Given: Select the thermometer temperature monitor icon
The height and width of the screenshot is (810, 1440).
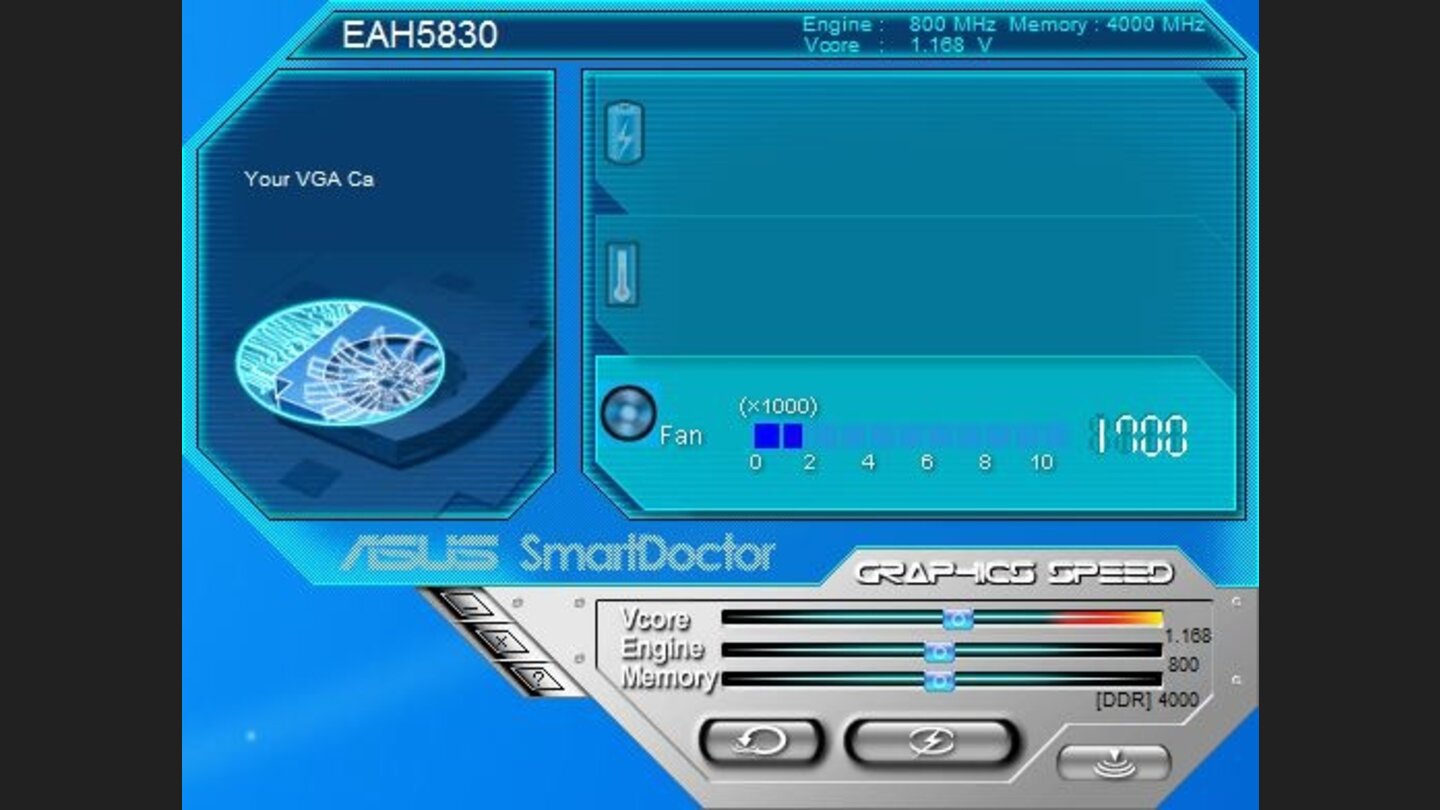Looking at the screenshot, I should pos(622,272).
